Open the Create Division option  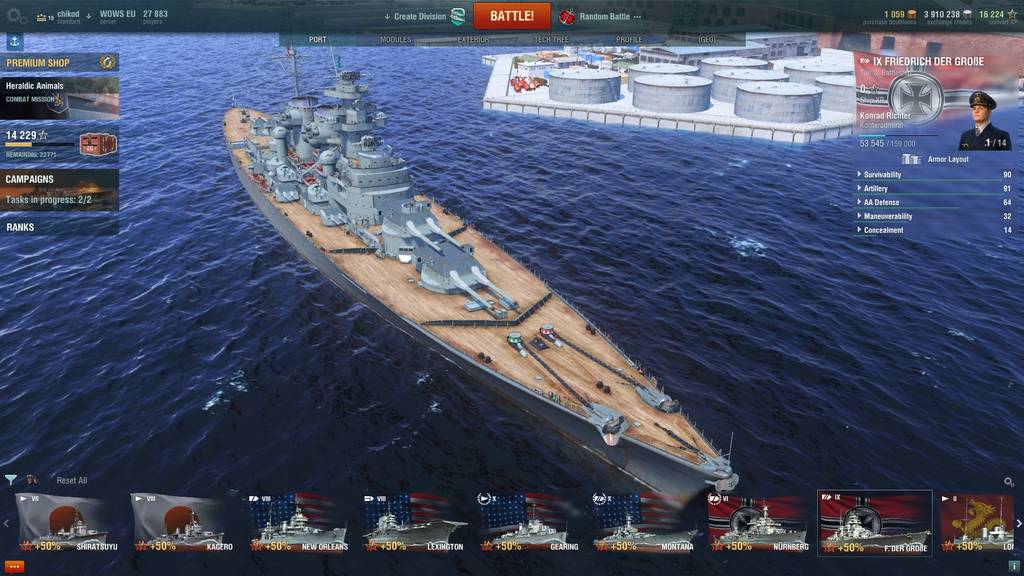(x=420, y=16)
